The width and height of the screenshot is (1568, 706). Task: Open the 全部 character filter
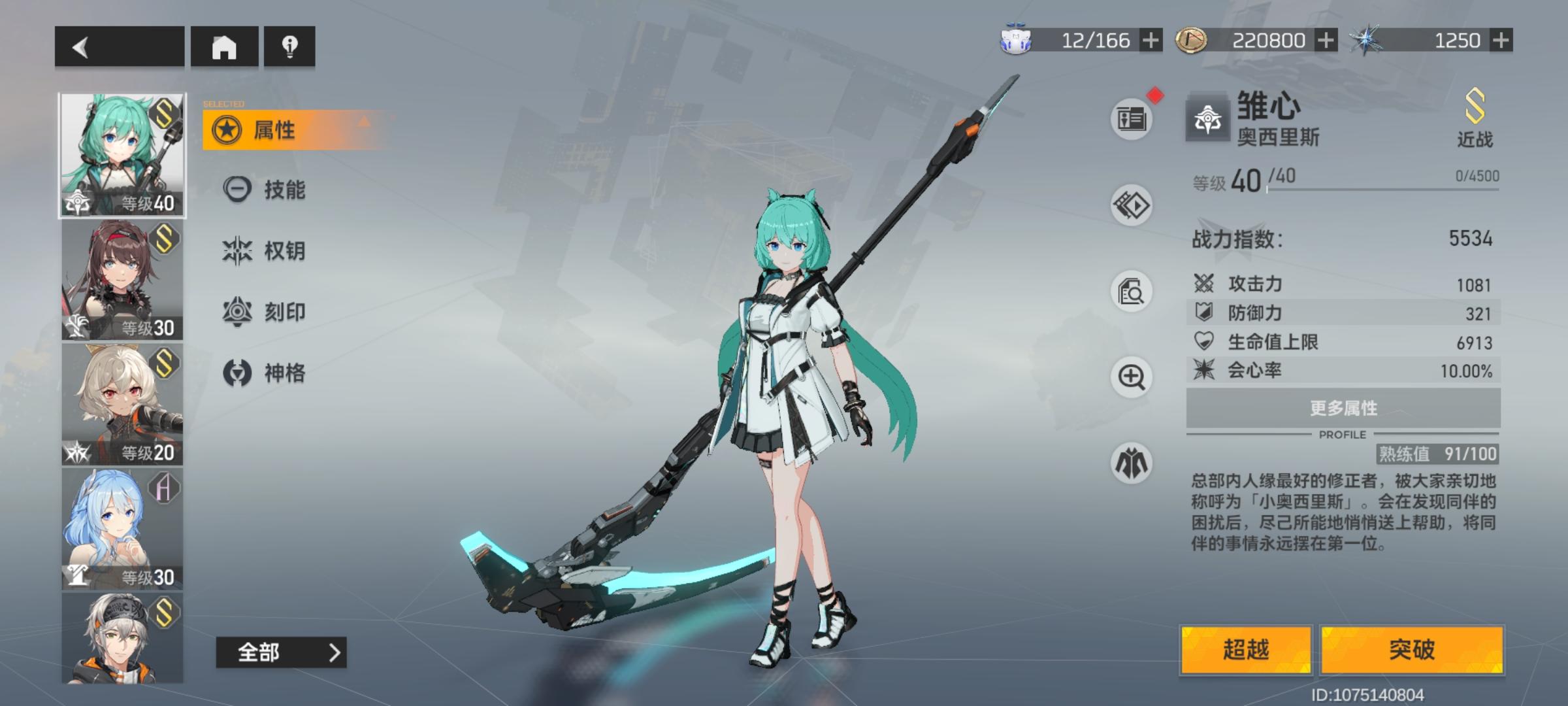281,652
